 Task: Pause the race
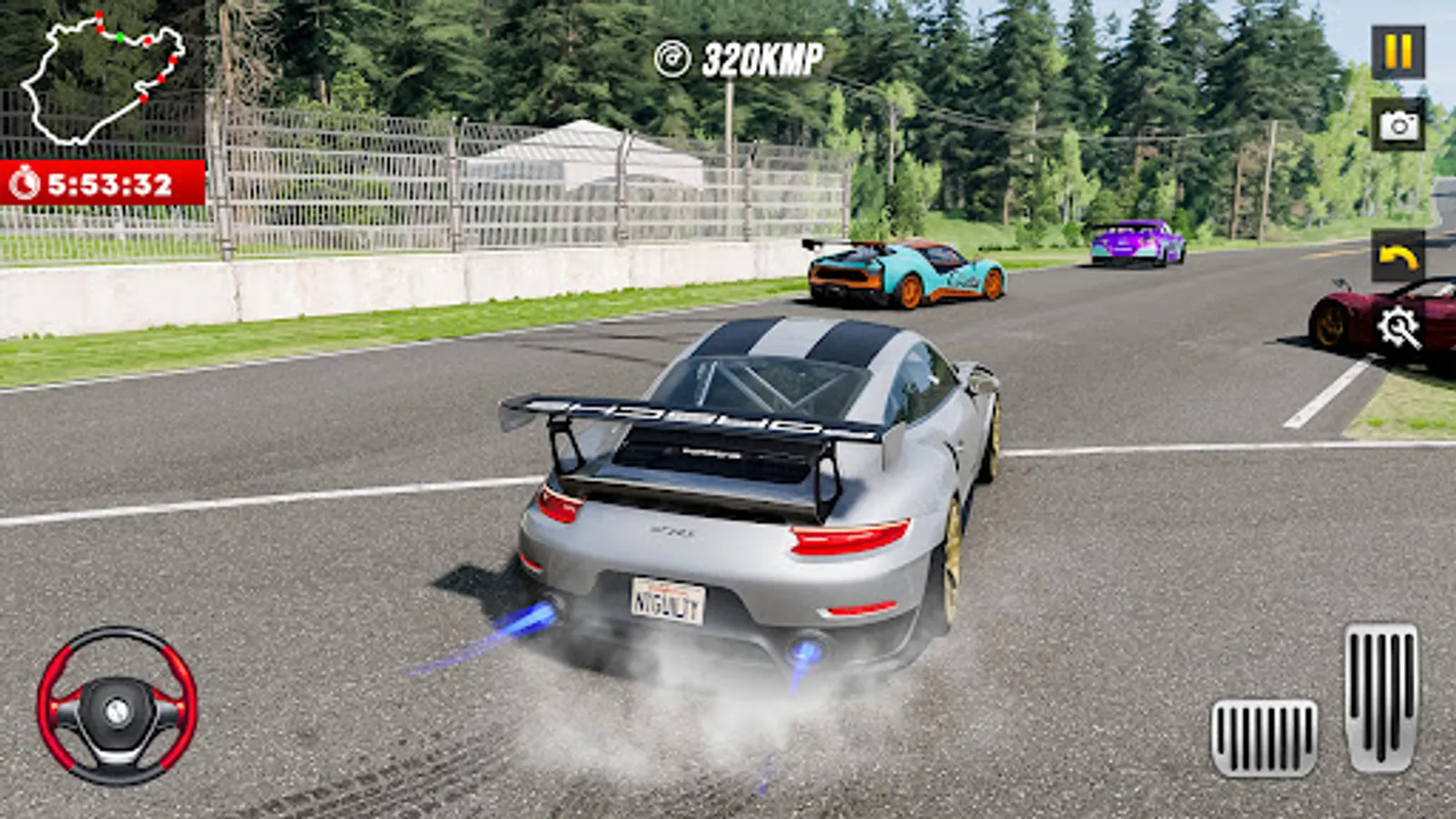pyautogui.click(x=1399, y=52)
